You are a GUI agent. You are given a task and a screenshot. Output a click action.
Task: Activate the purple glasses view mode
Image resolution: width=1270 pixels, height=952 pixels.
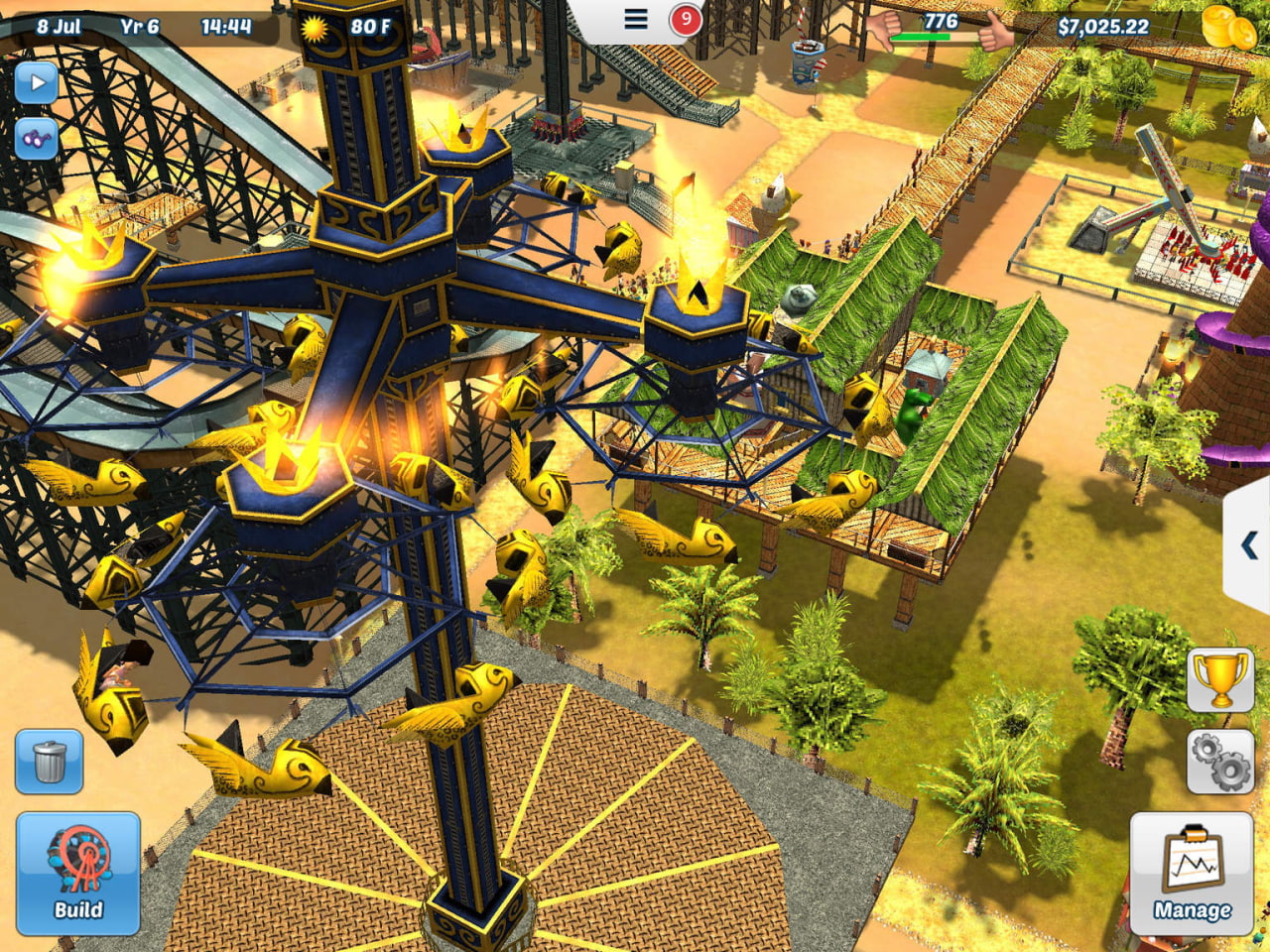(x=37, y=139)
